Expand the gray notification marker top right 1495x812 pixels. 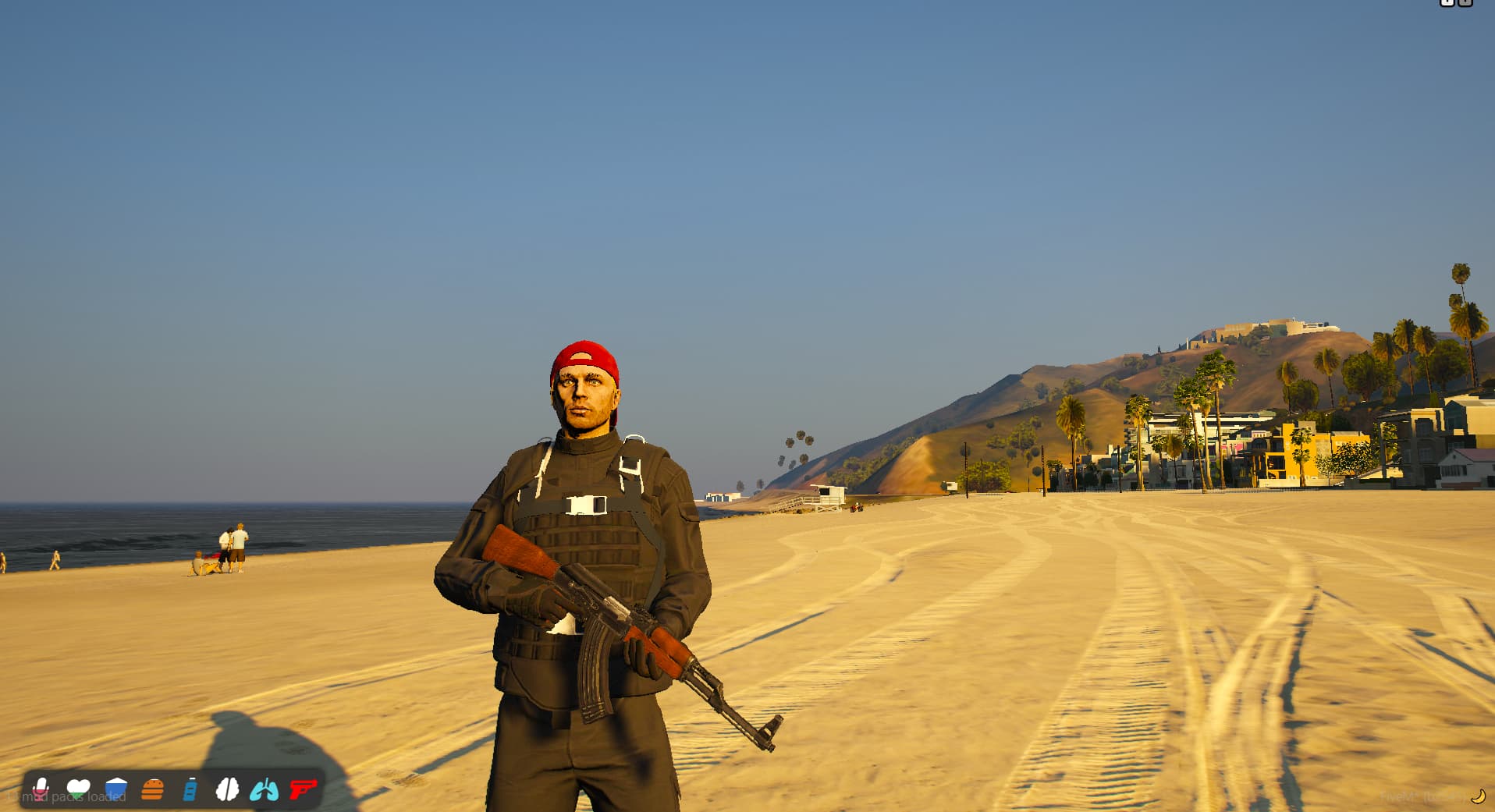pos(1465,5)
